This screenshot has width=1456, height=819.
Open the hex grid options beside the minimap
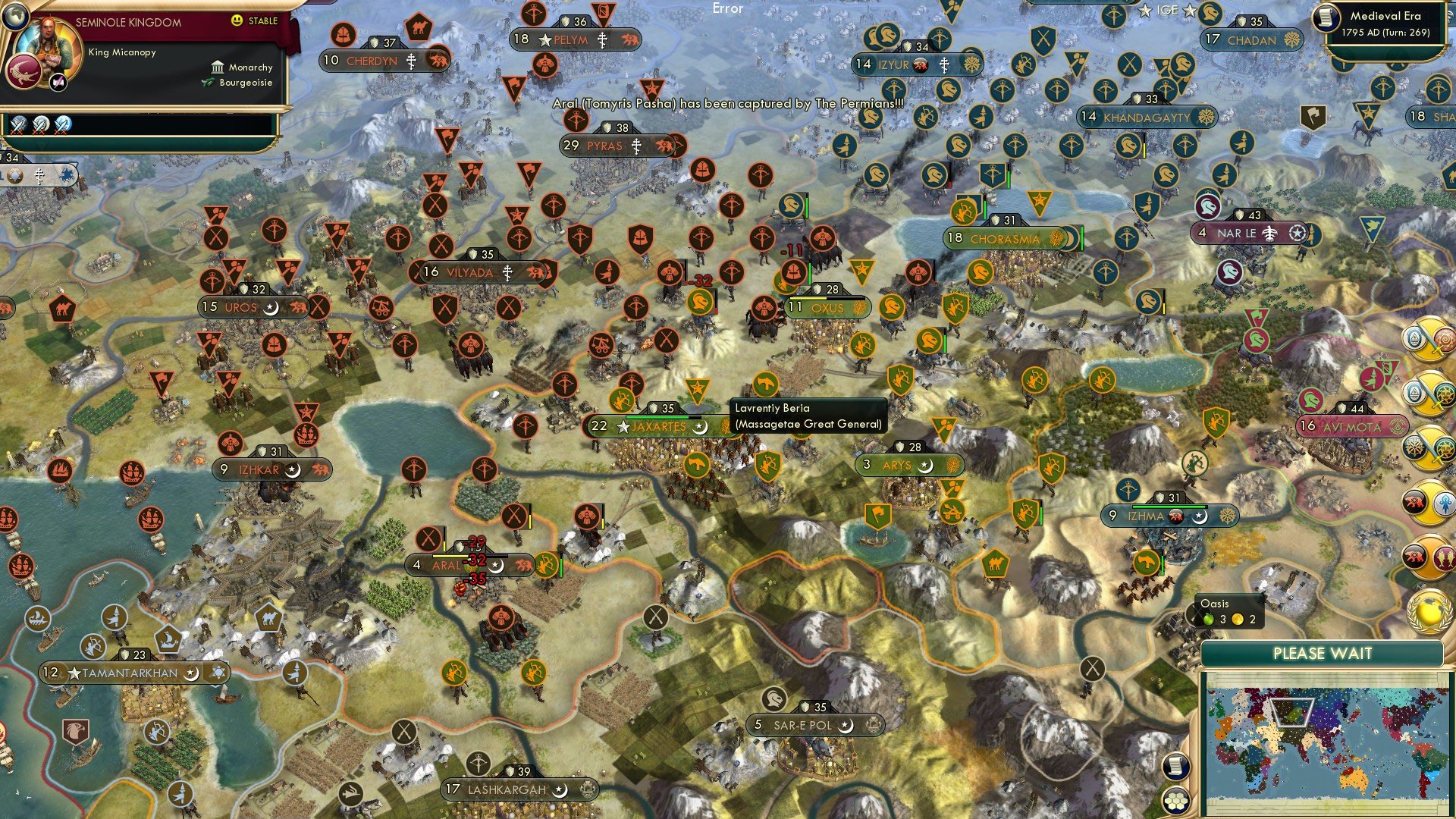1175,801
